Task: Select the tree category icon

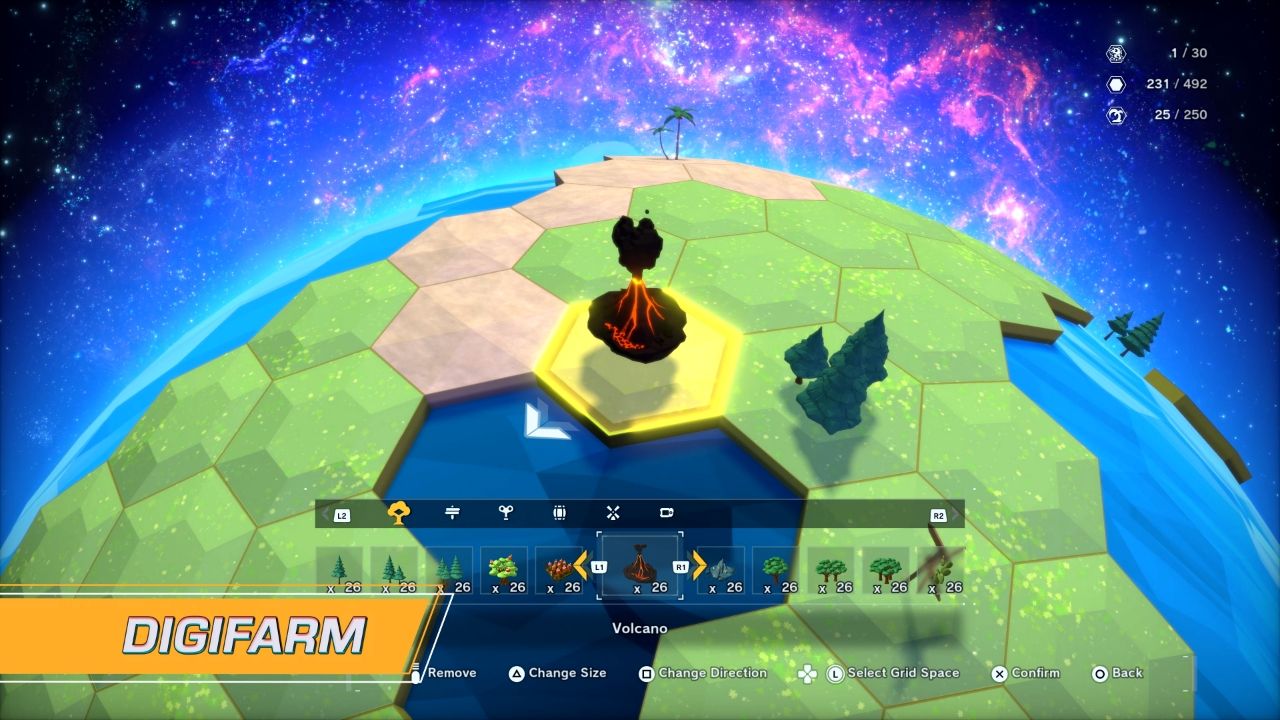Action: click(401, 512)
